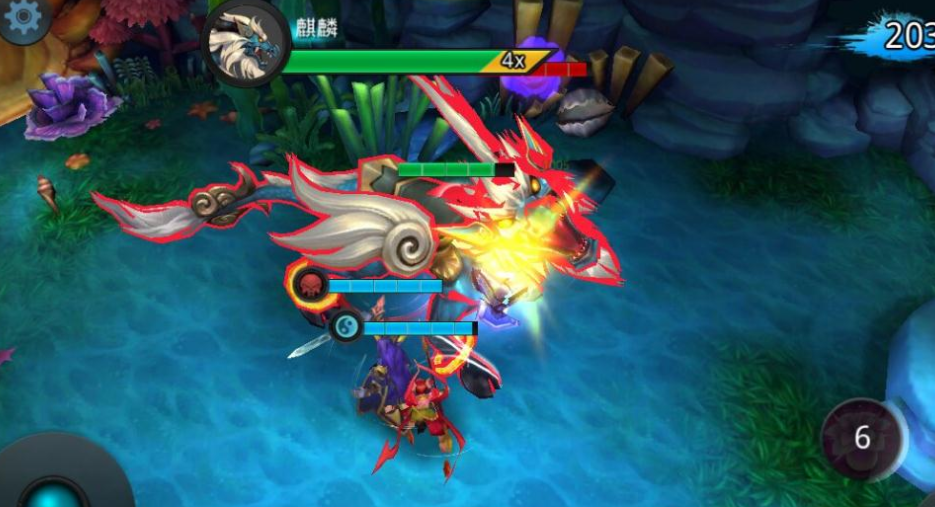
Task: Open the settings gear menu
Action: pyautogui.click(x=22, y=15)
